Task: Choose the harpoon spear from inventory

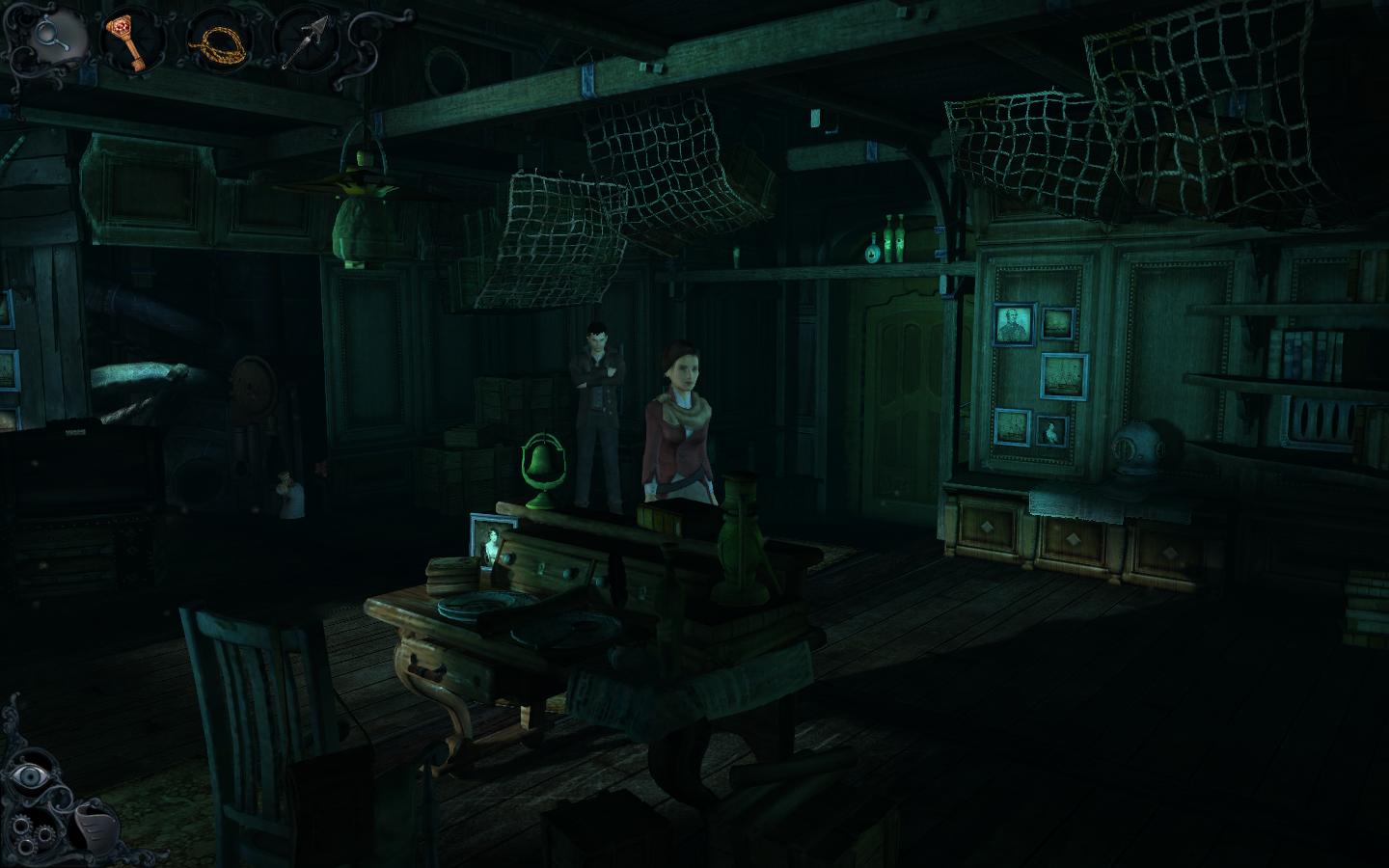Action: (305, 41)
